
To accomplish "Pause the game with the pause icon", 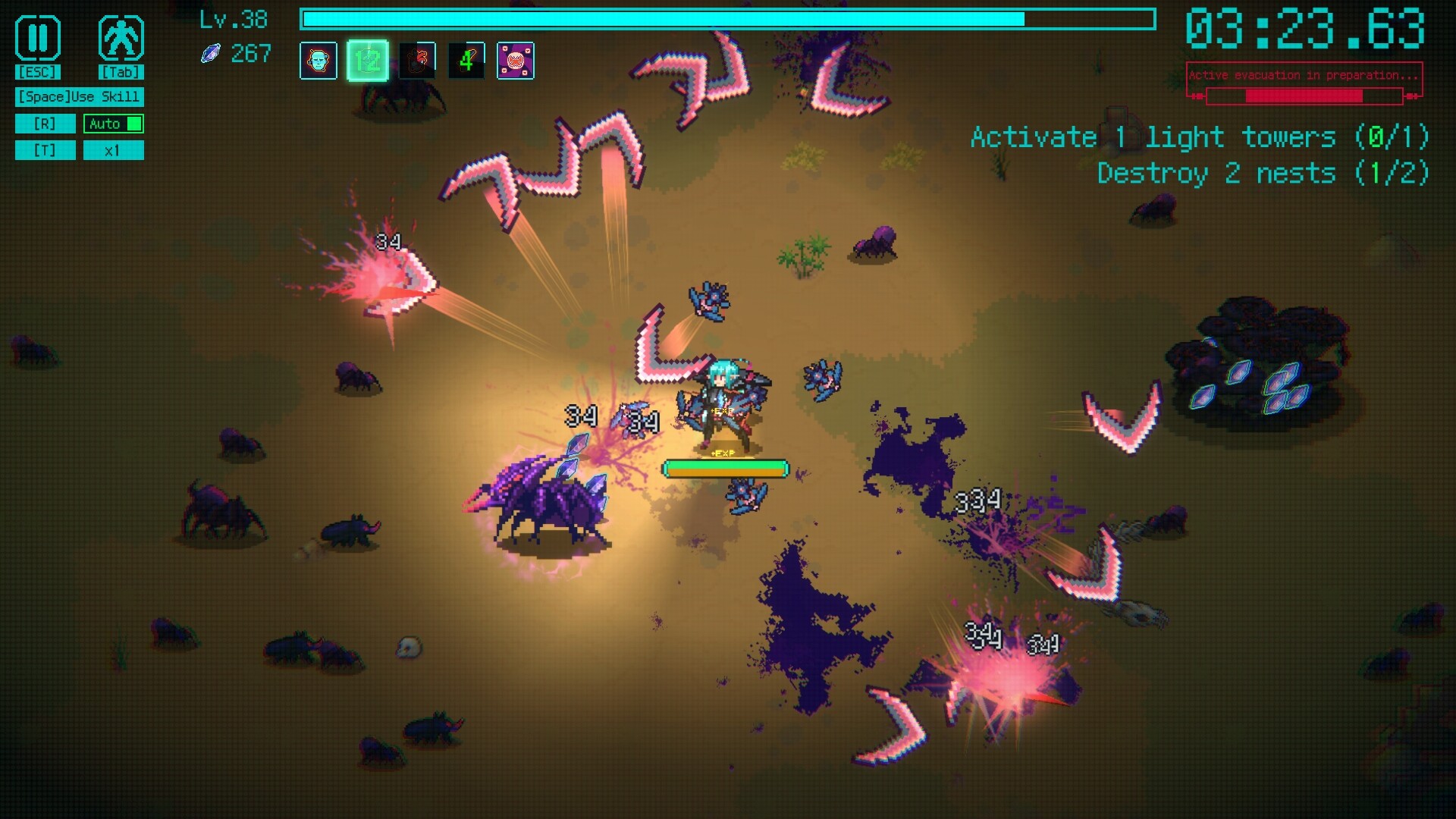I will [x=37, y=38].
